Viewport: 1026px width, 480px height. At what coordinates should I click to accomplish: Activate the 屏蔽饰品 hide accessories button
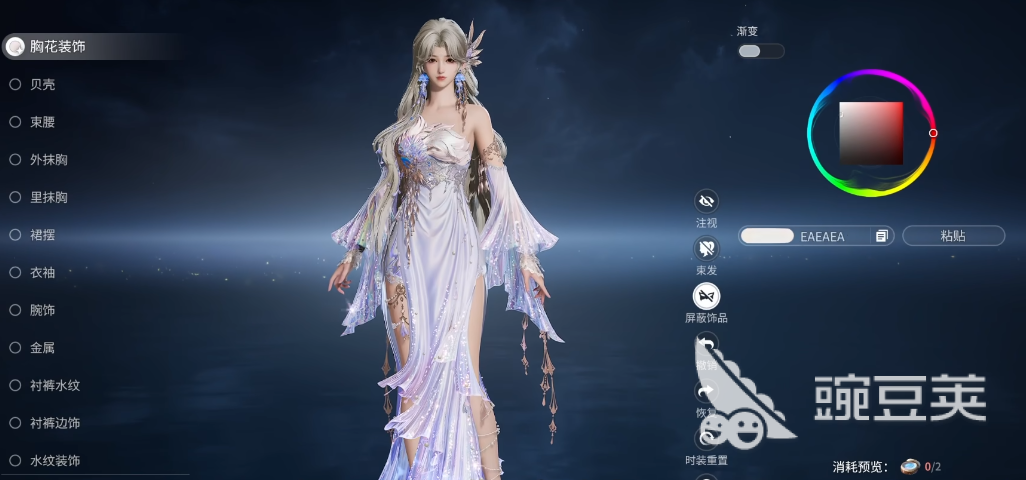(706, 296)
